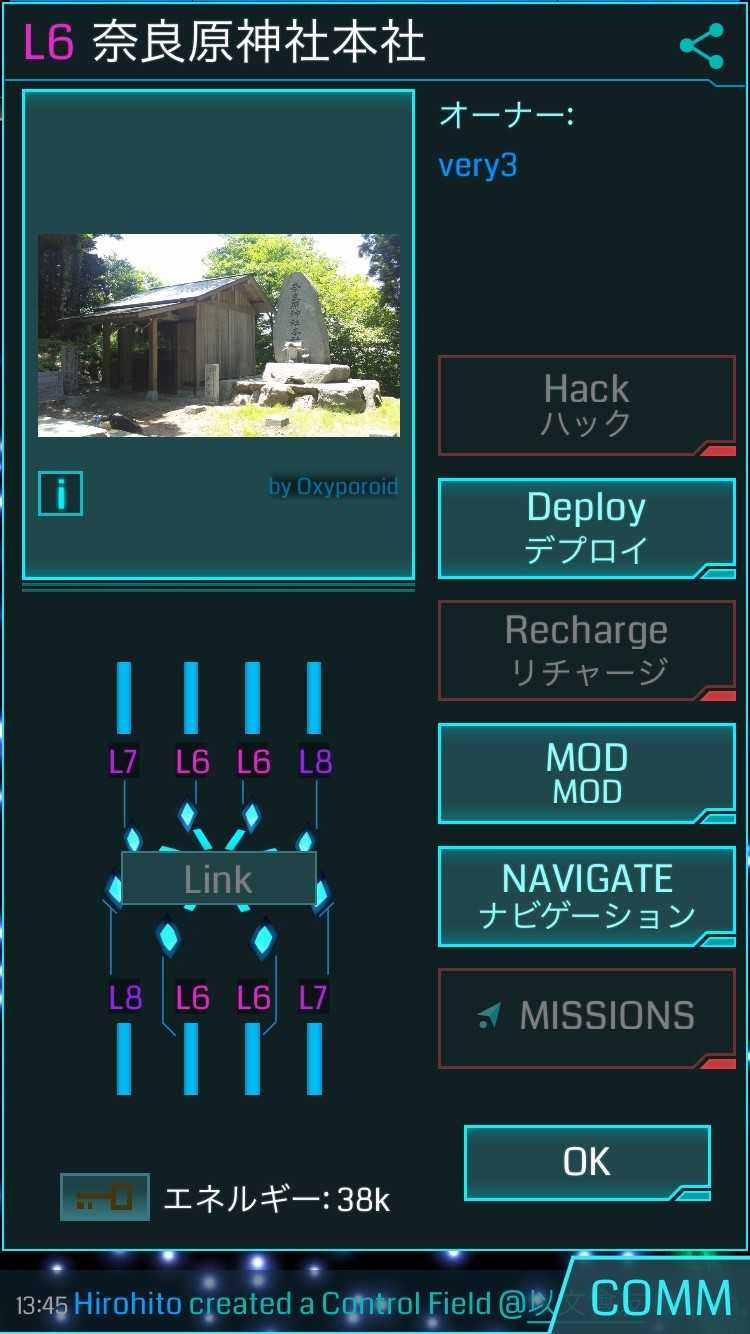This screenshot has height=1334, width=750.
Task: Open the Deploy resonator screen
Action: 586,528
